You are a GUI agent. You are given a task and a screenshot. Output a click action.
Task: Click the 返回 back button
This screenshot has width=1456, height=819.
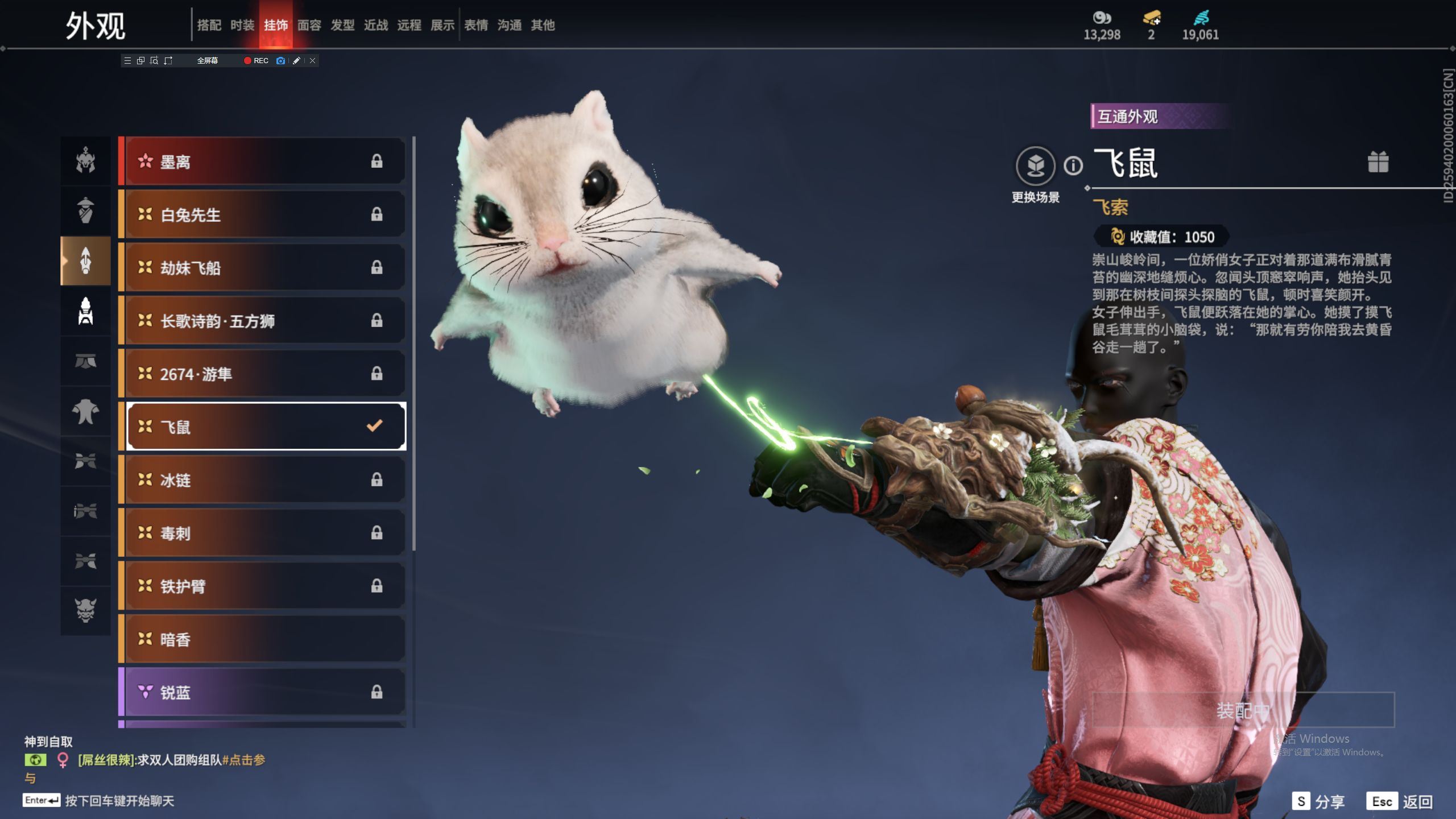[1400, 801]
